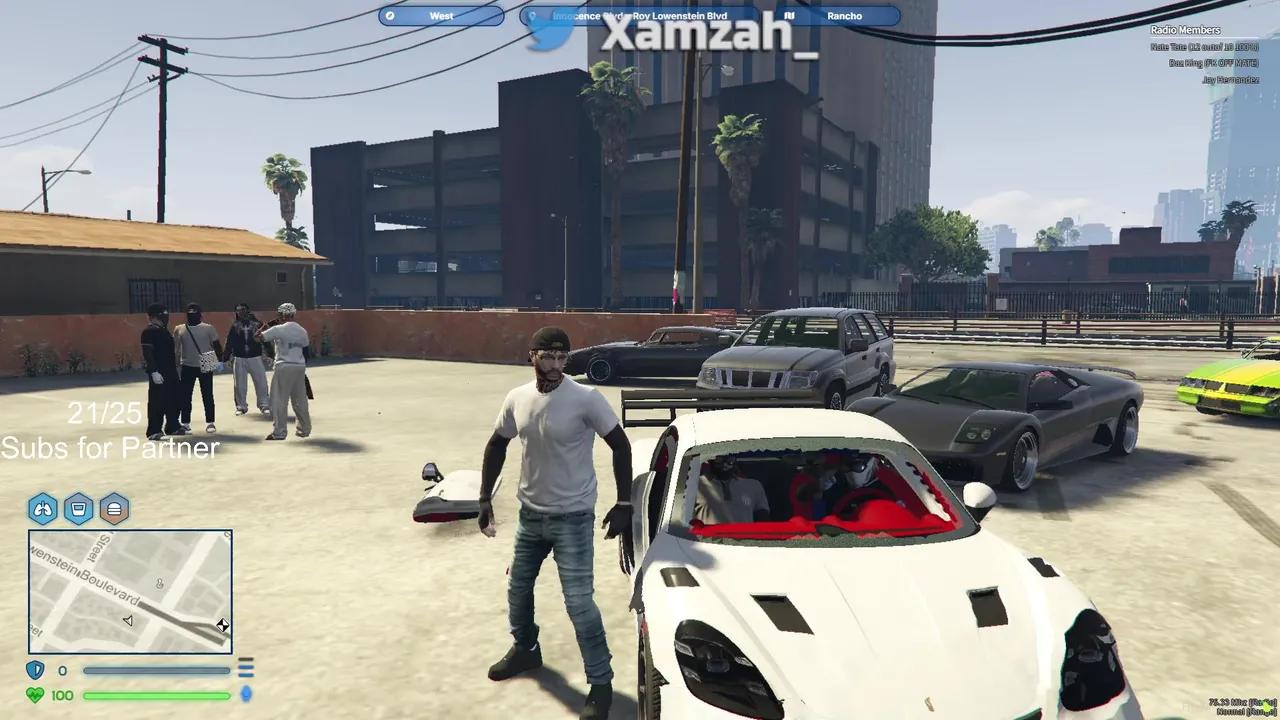The height and width of the screenshot is (720, 1280).
Task: Toggle the player arrow on the minimap
Action: pos(127,620)
